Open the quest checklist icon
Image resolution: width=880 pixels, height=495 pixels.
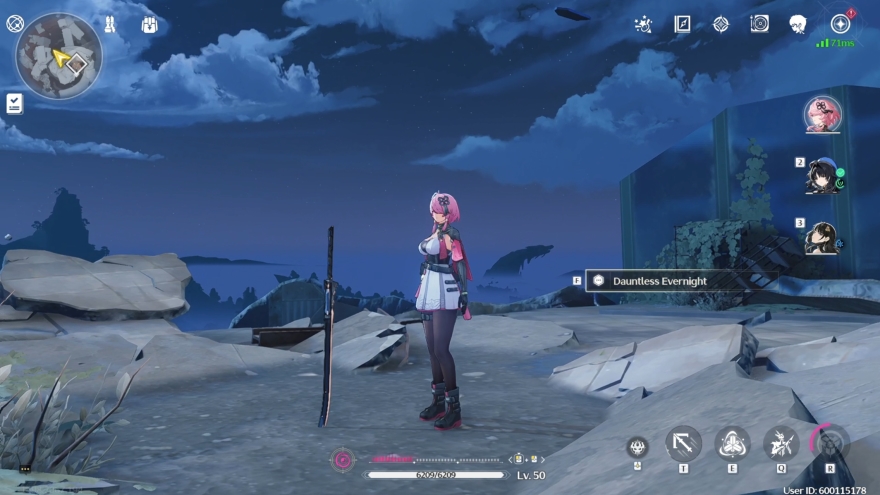14,102
